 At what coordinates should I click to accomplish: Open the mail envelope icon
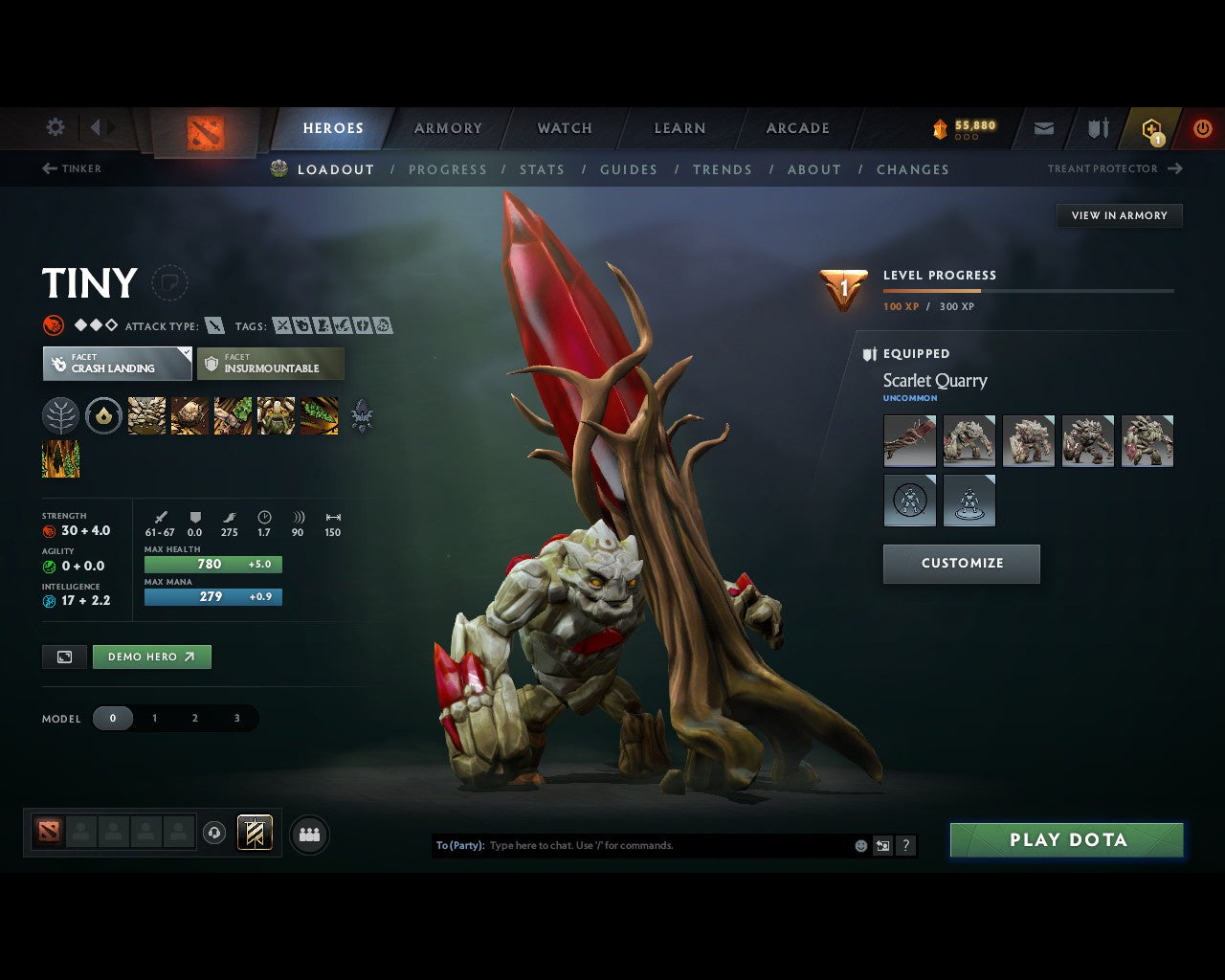tap(1043, 127)
